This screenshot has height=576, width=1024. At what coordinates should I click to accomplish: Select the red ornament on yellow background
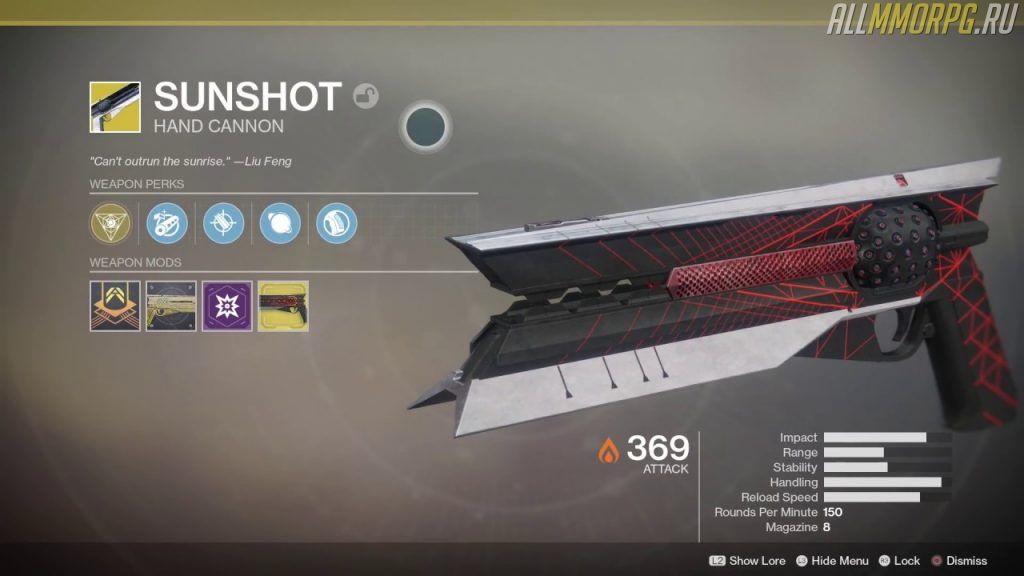click(283, 306)
